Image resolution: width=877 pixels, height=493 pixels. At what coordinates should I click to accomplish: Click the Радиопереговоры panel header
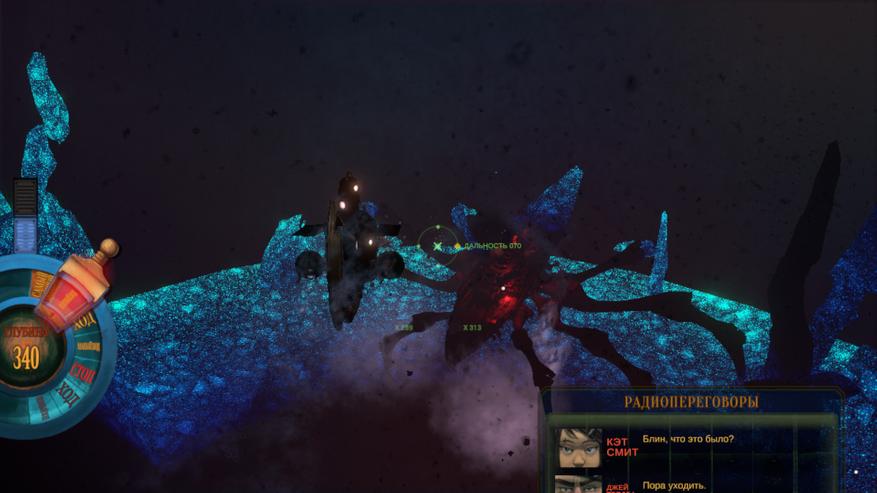pyautogui.click(x=691, y=402)
